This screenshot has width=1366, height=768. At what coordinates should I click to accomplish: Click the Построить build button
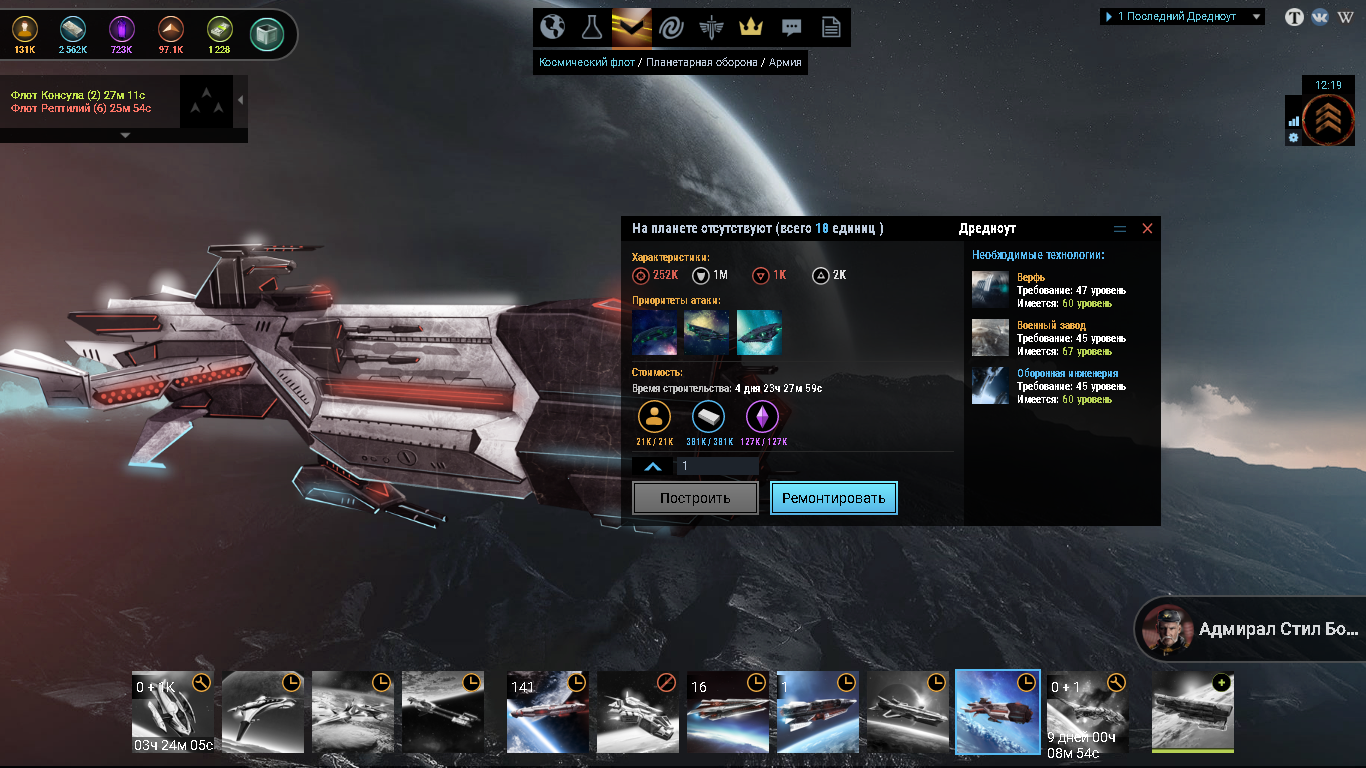pyautogui.click(x=695, y=498)
